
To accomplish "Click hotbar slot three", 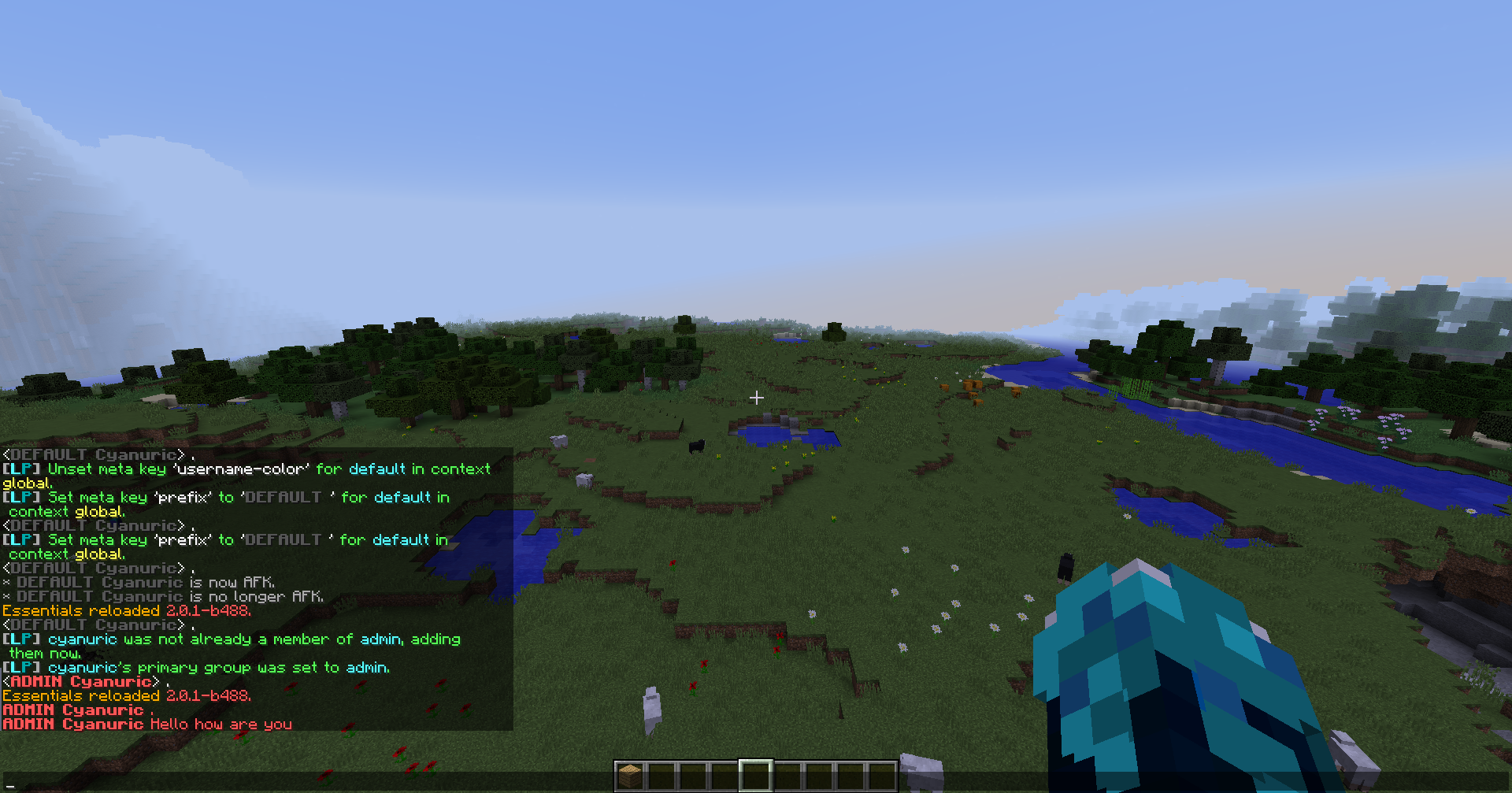I will (x=693, y=773).
